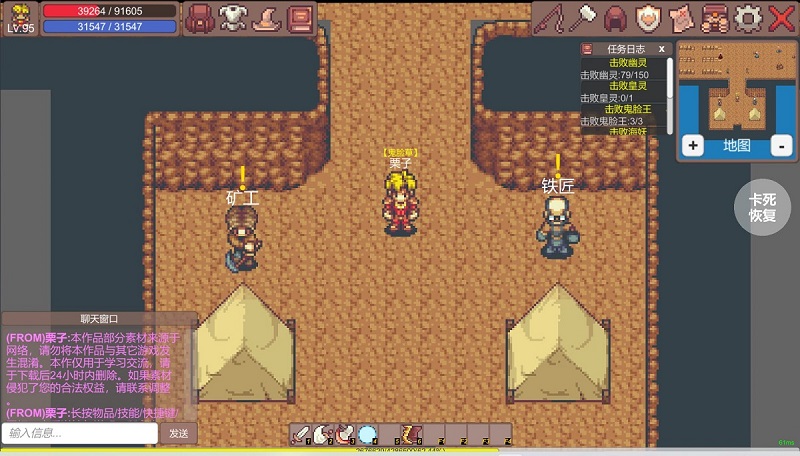Viewport: 800px width, 456px height.
Task: Click the 卡死恢复 unstuck button
Action: [x=762, y=208]
